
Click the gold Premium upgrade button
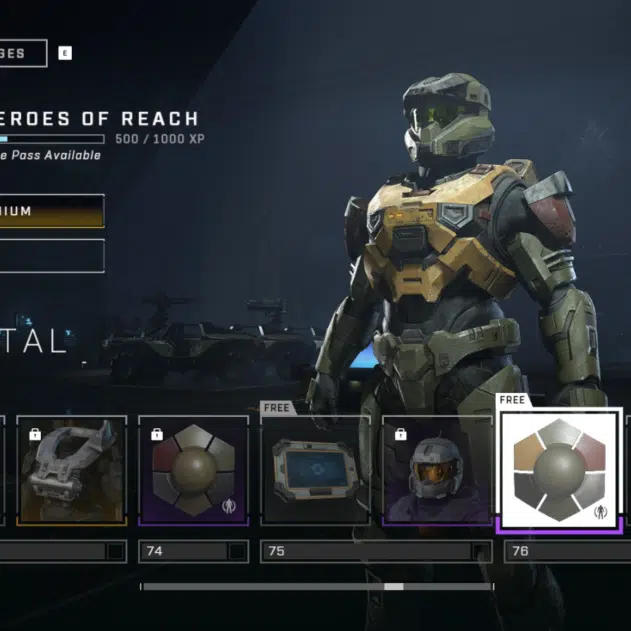tap(52, 211)
